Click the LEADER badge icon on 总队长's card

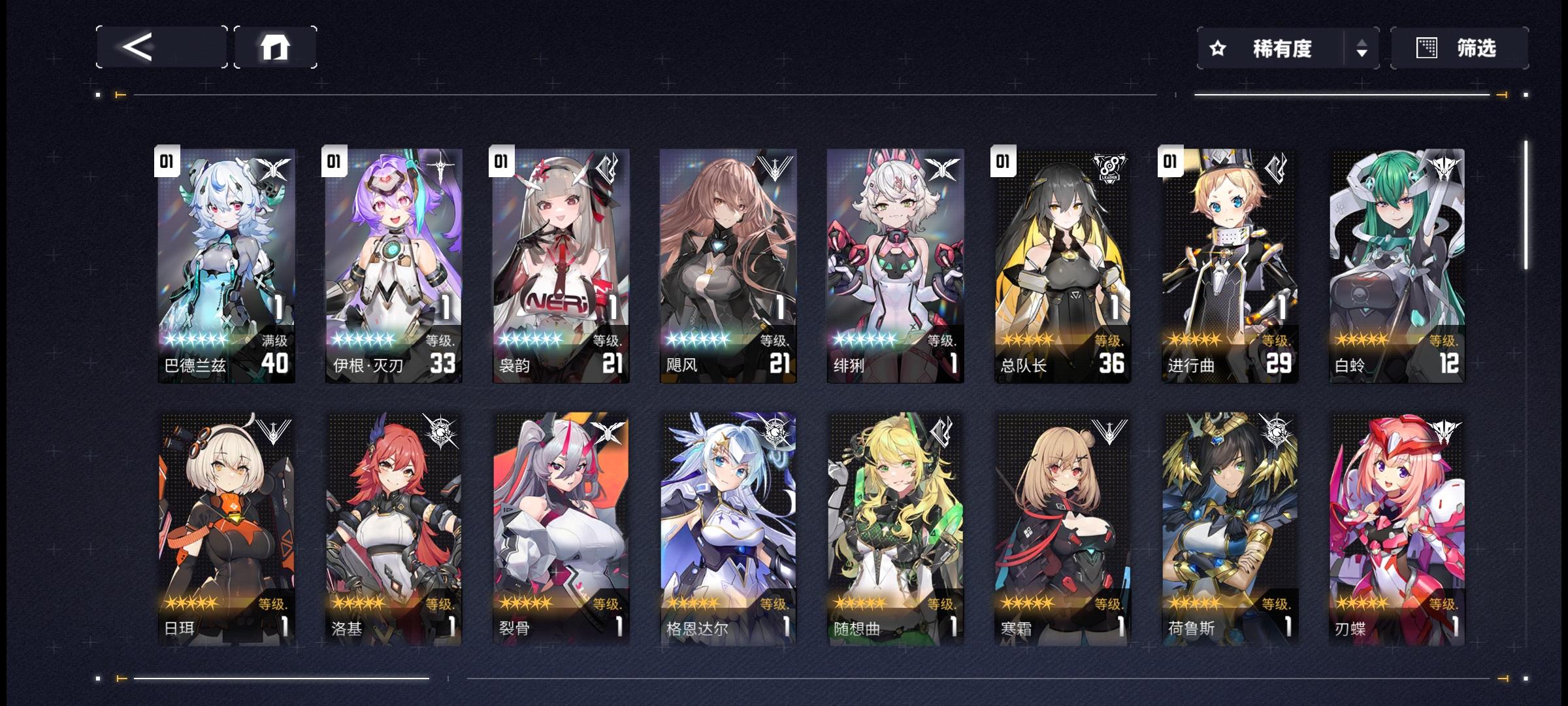1110,165
